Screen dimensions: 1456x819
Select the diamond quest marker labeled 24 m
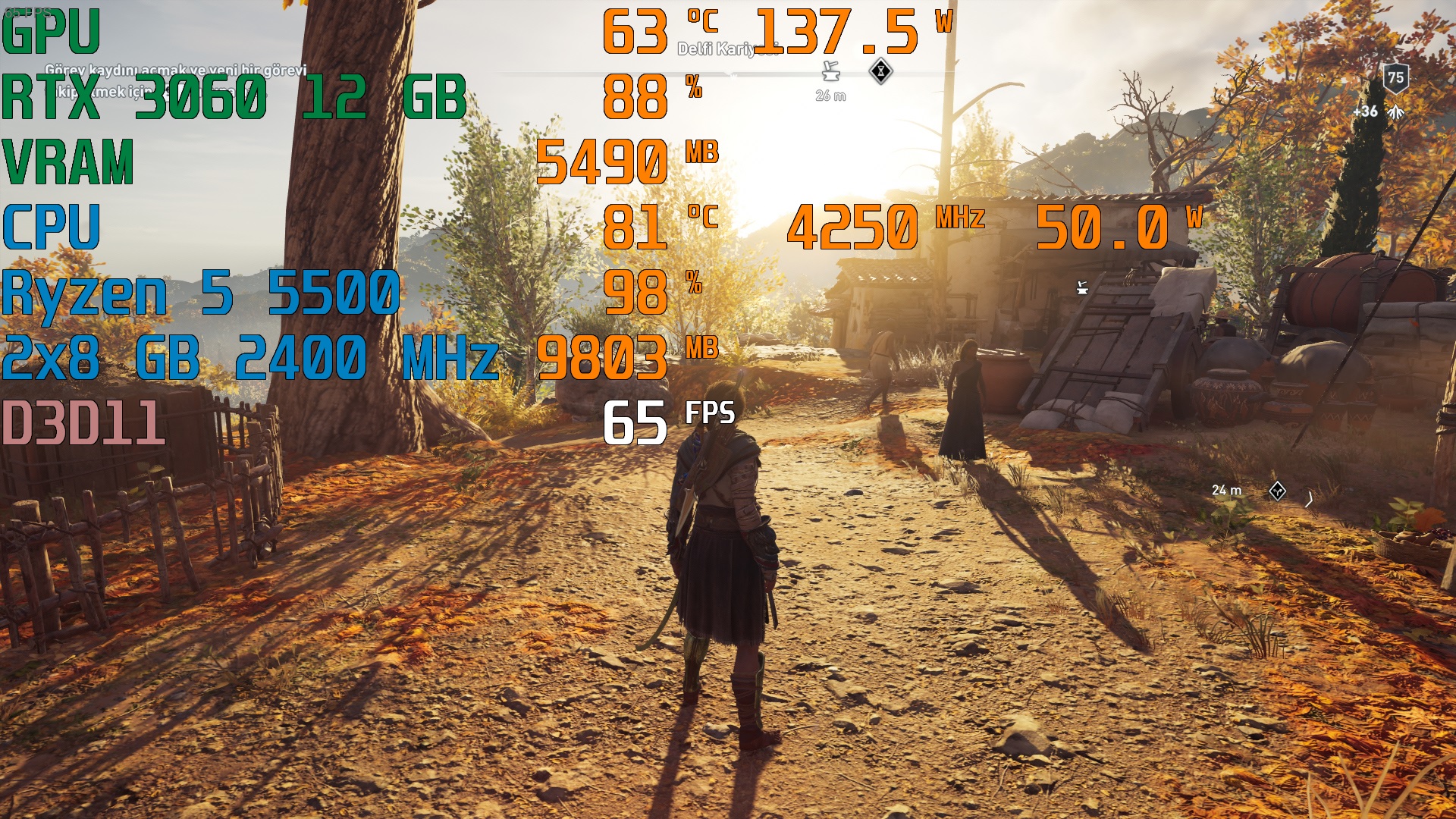(x=1277, y=491)
